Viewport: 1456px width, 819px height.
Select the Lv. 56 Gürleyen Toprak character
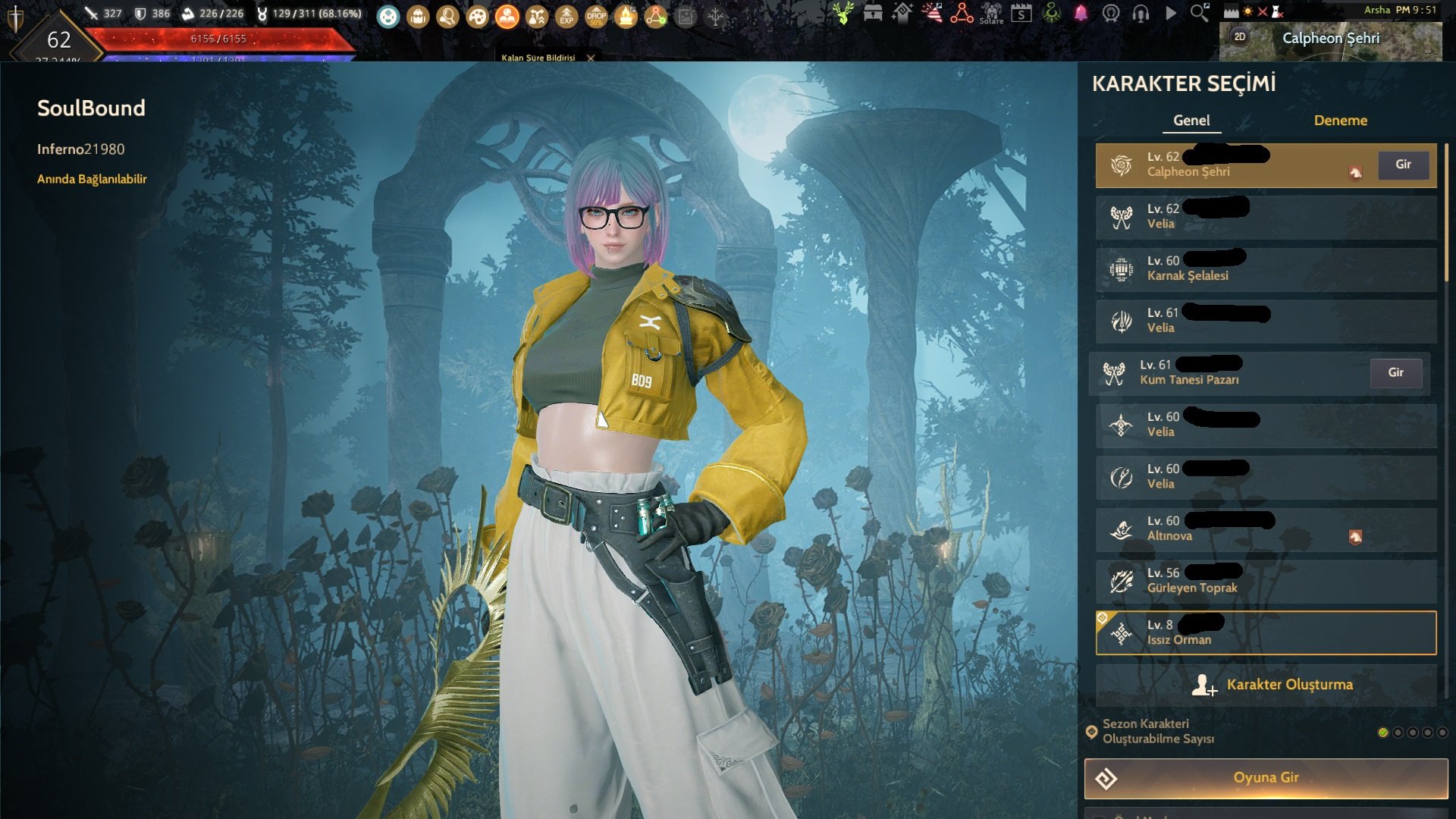(1265, 581)
